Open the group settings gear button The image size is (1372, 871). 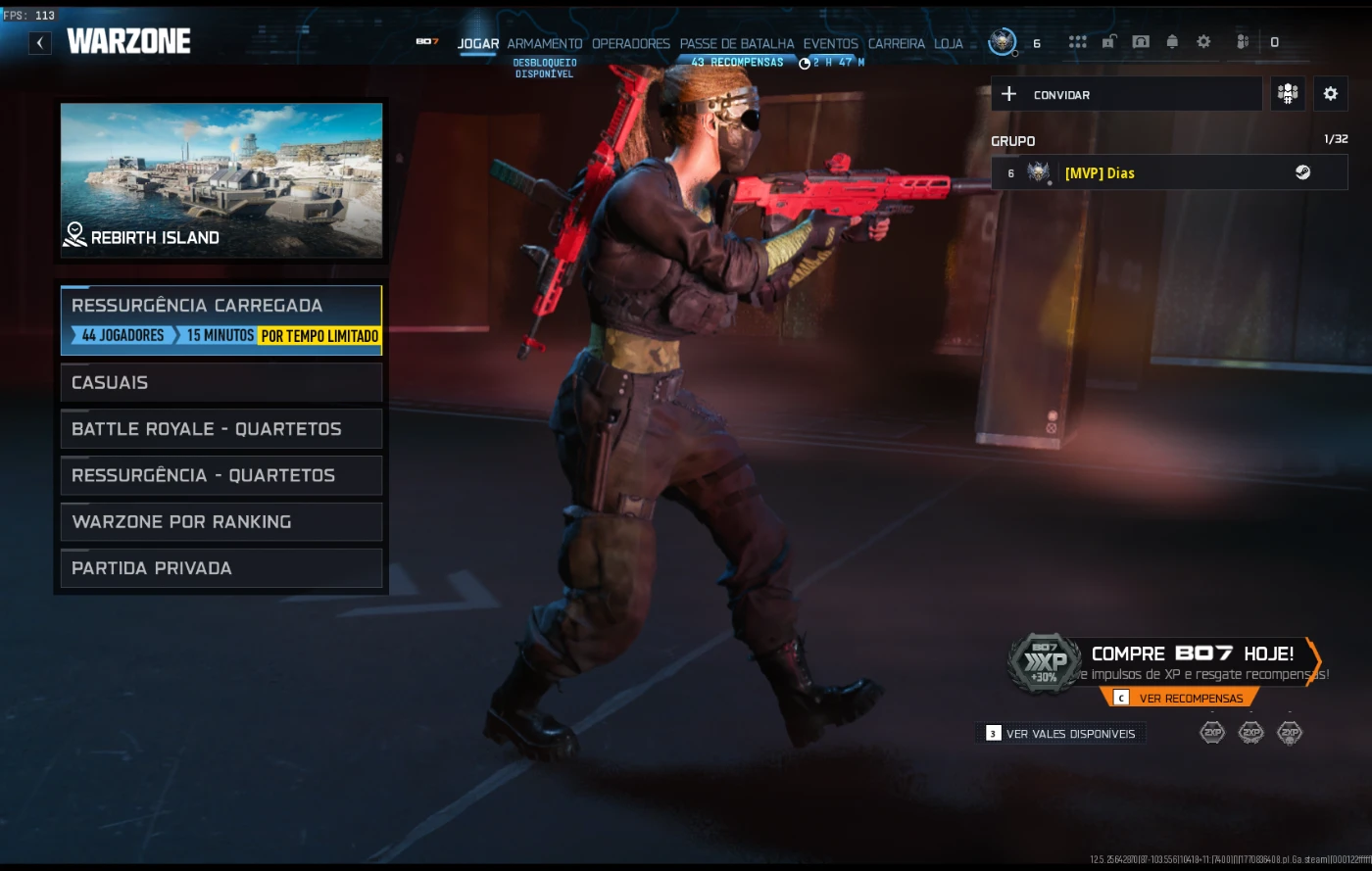1330,94
